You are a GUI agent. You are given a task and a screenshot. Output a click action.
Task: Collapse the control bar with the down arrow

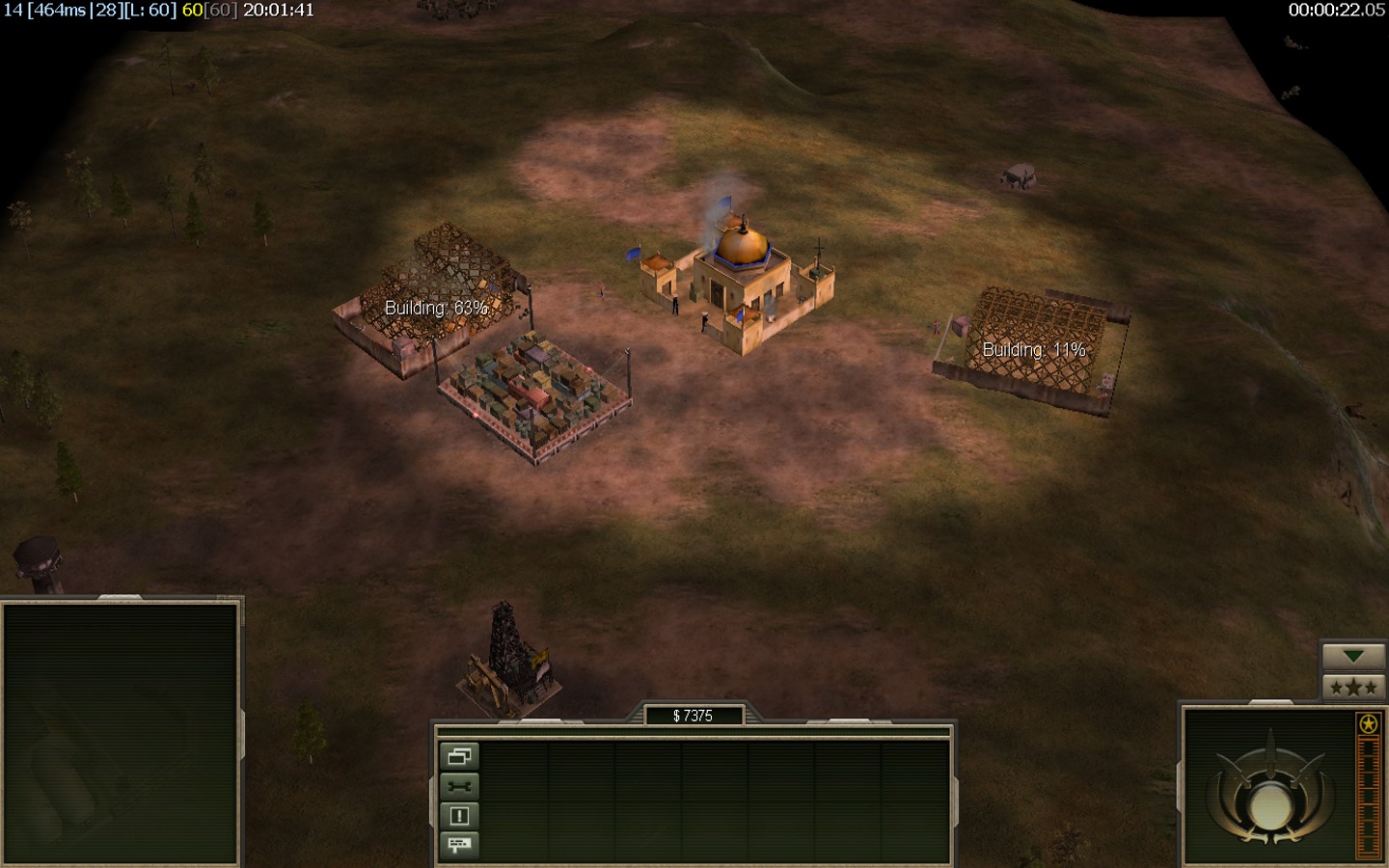(x=1353, y=656)
